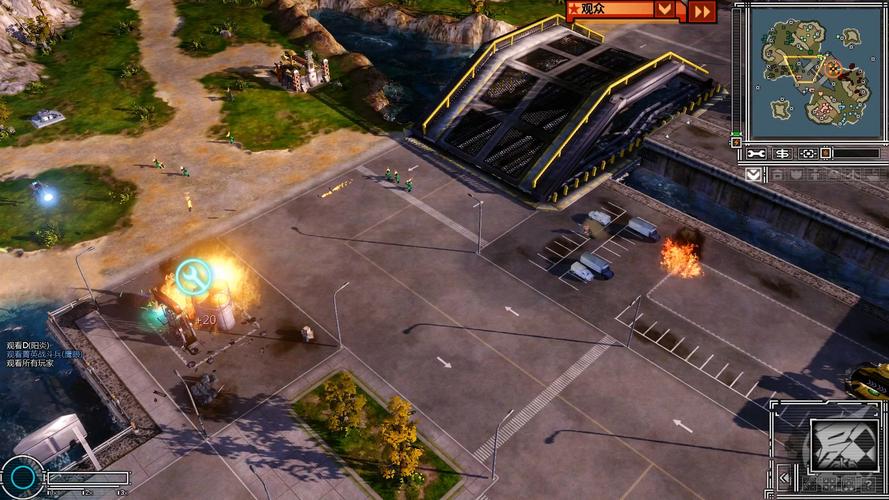The image size is (889, 500).
Task: Activate the dollar sell button
Action: click(781, 153)
